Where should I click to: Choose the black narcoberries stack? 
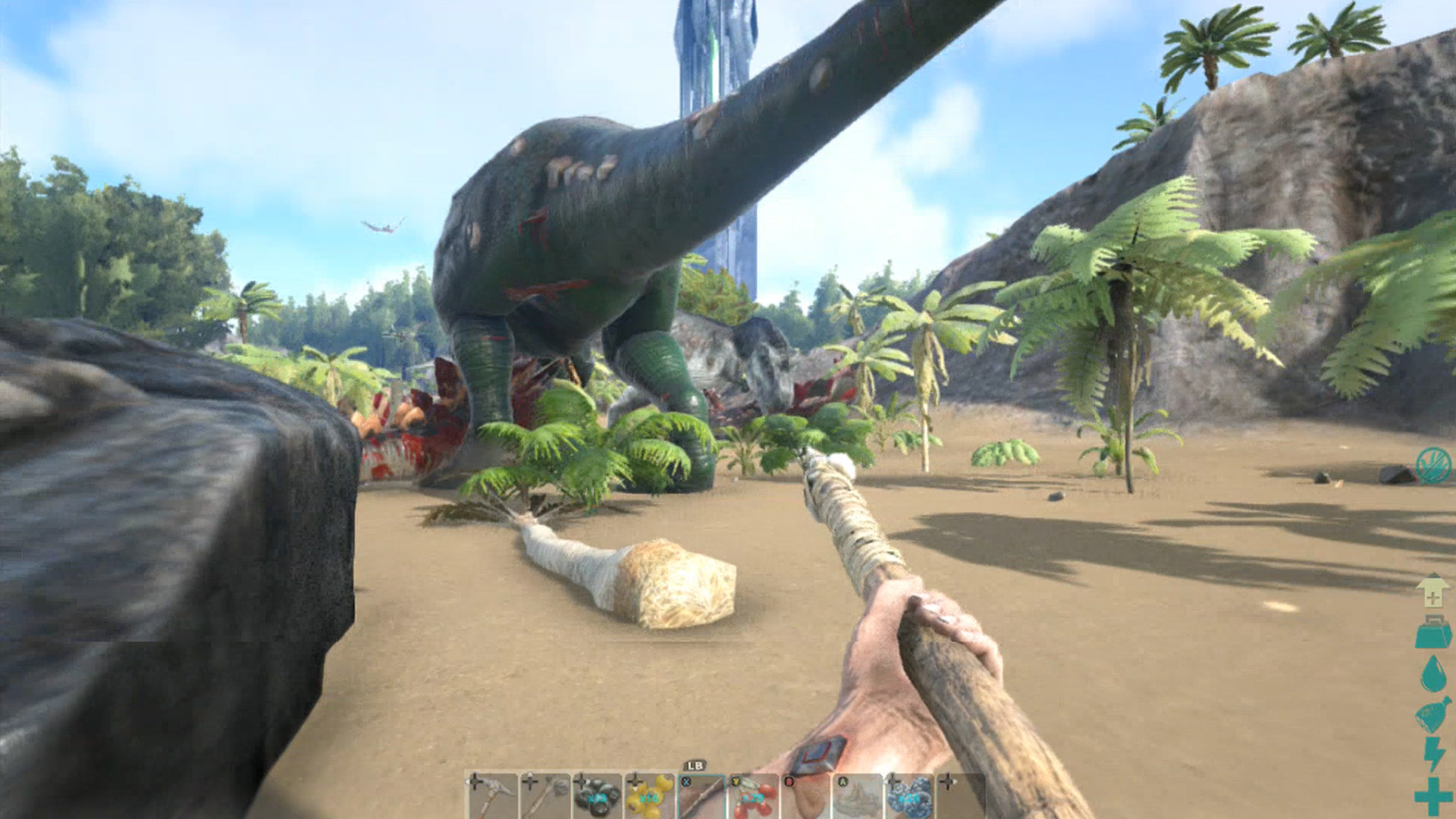(x=597, y=796)
